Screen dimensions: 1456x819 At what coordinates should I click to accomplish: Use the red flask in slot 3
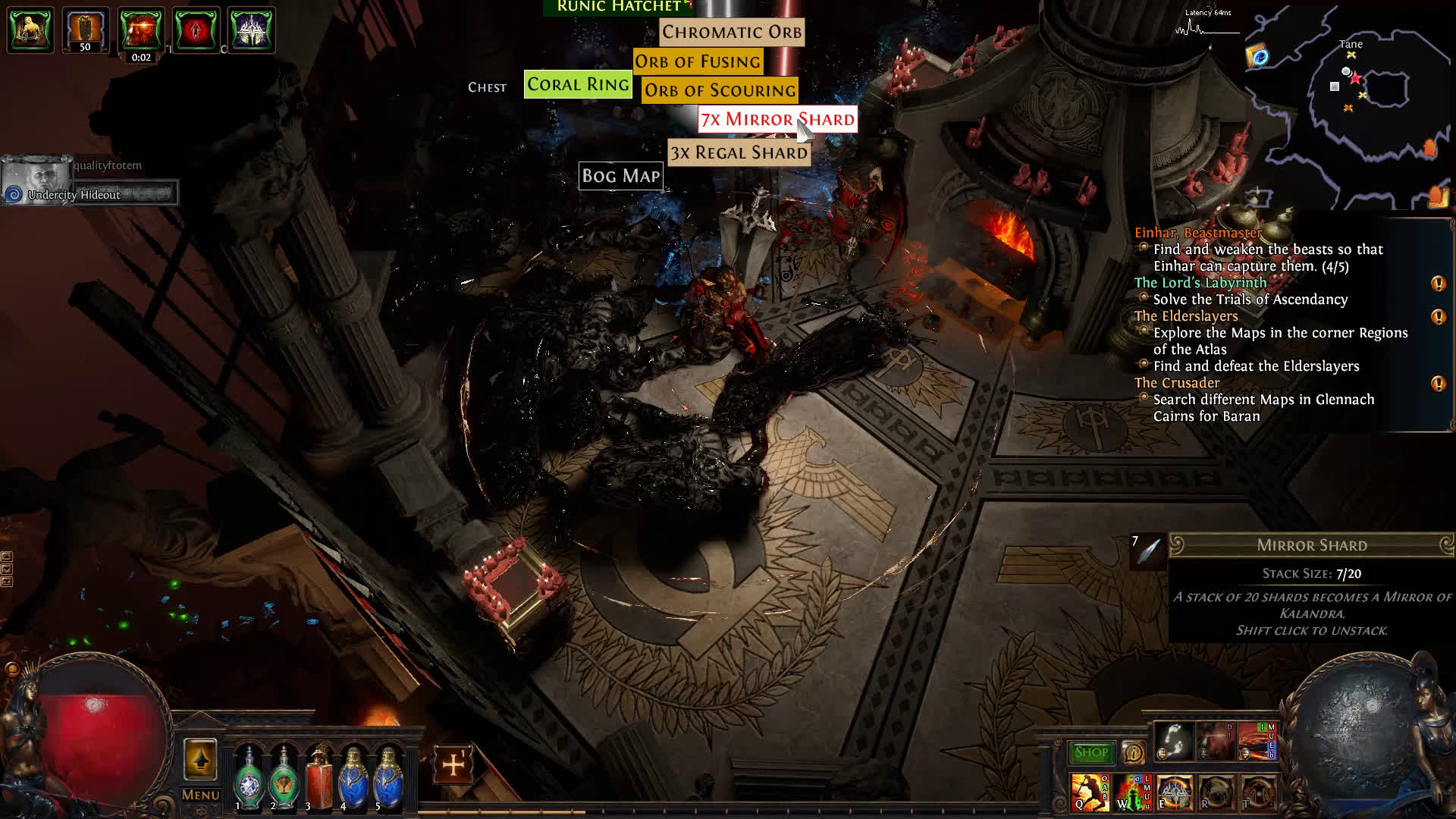coord(318,780)
